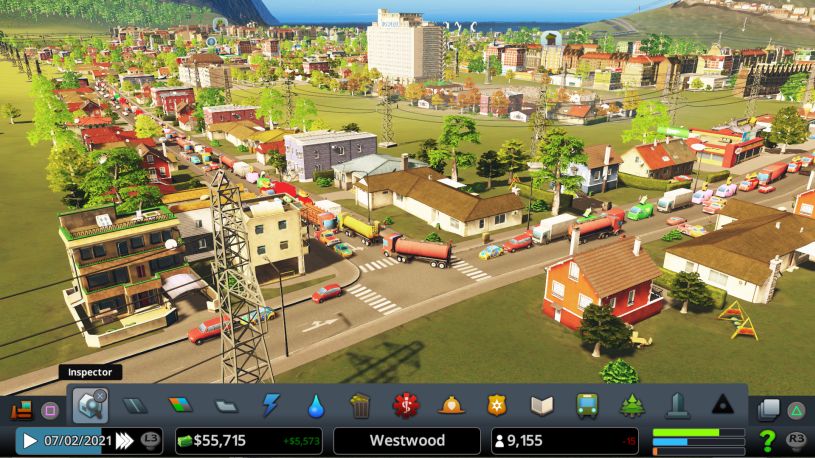Image resolution: width=815 pixels, height=458 pixels.
Task: Open the Public Transport bus menu
Action: click(x=587, y=406)
